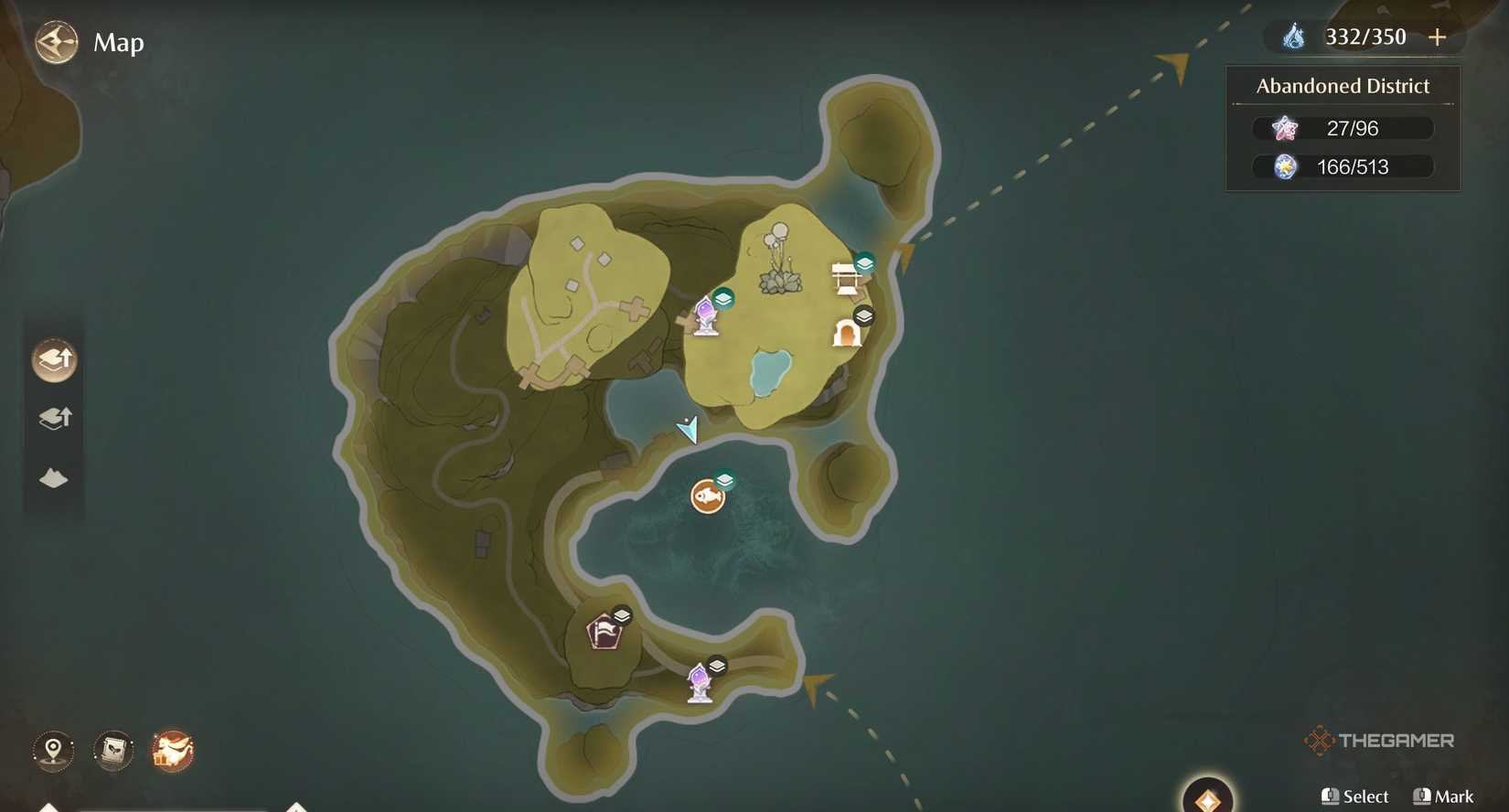The image size is (1509, 812).
Task: Open the glowing fox event icon
Action: click(173, 751)
